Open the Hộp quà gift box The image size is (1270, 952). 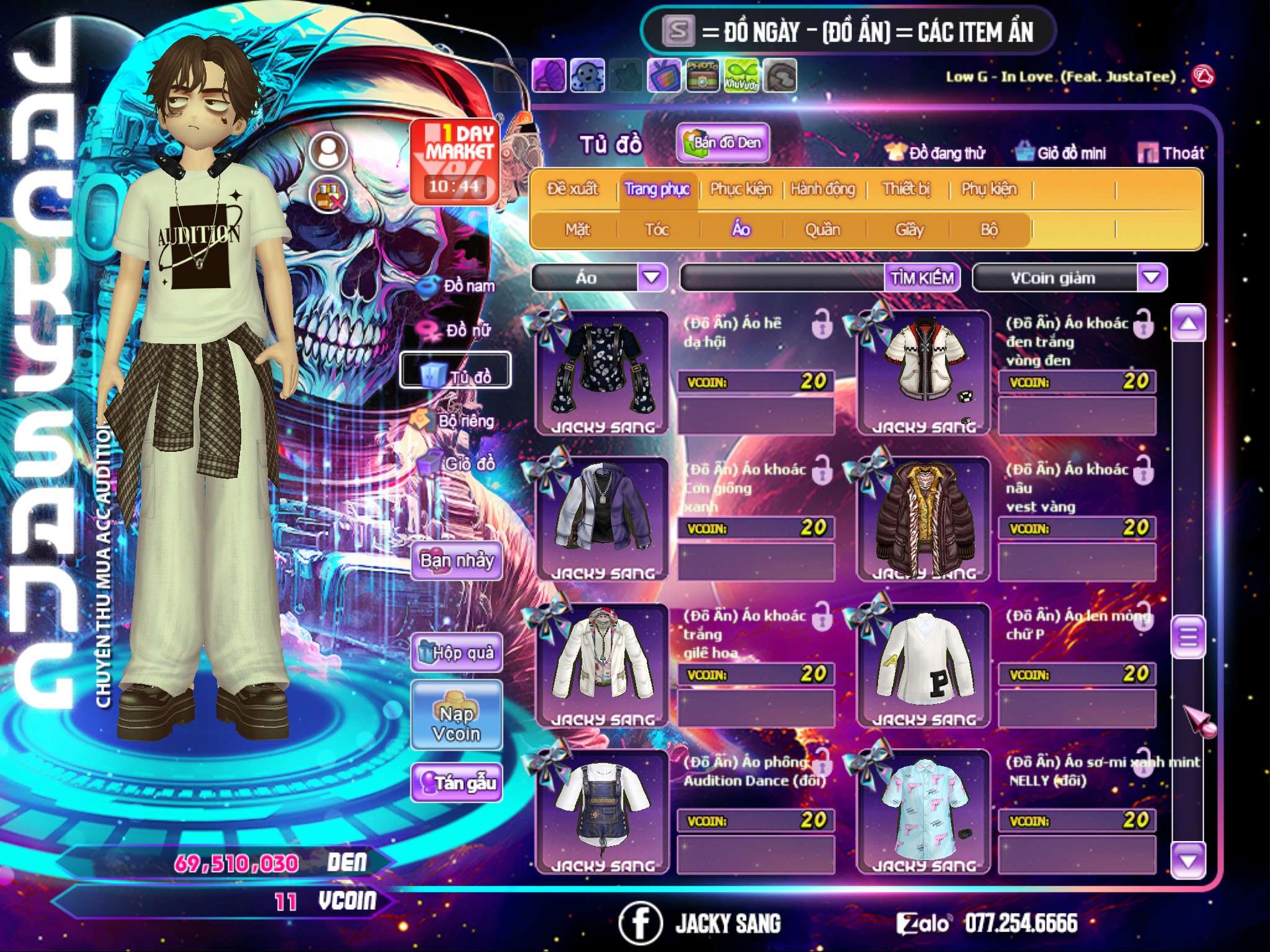456,653
